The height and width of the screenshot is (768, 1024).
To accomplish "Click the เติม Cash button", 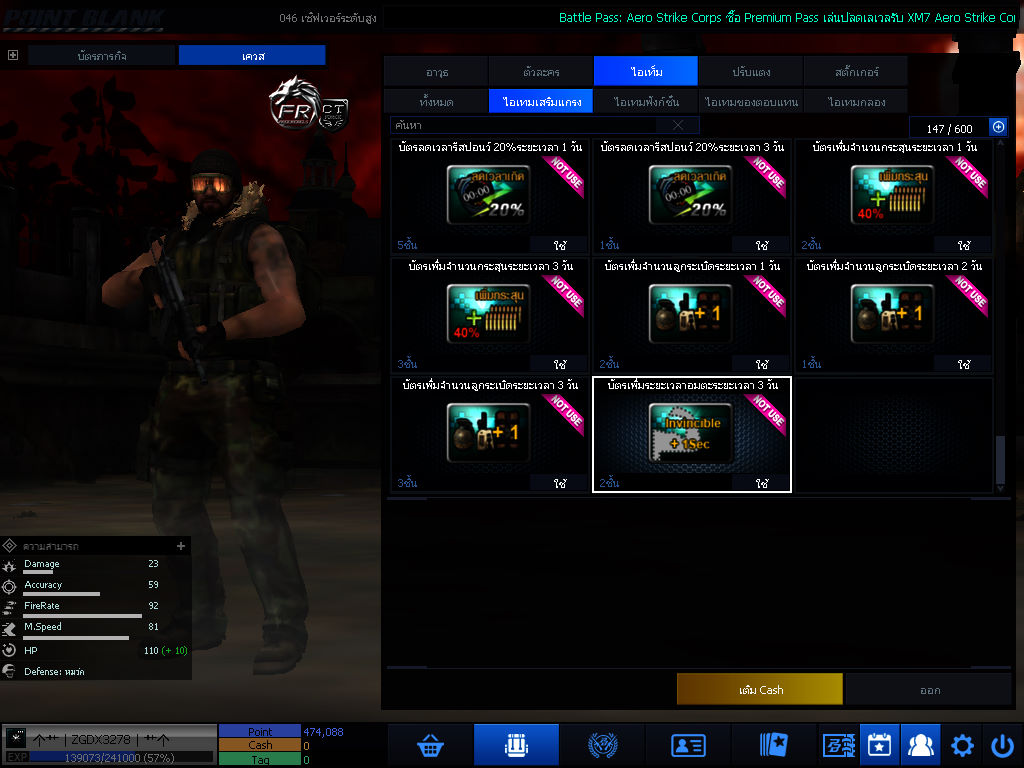I will point(759,689).
